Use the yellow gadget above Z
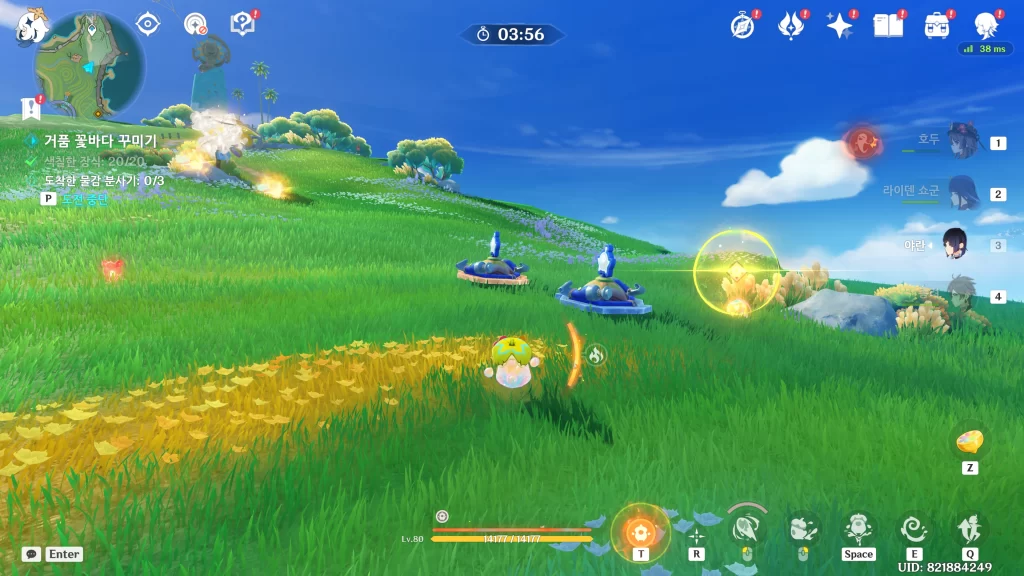Viewport: 1024px width, 576px height. [969, 442]
